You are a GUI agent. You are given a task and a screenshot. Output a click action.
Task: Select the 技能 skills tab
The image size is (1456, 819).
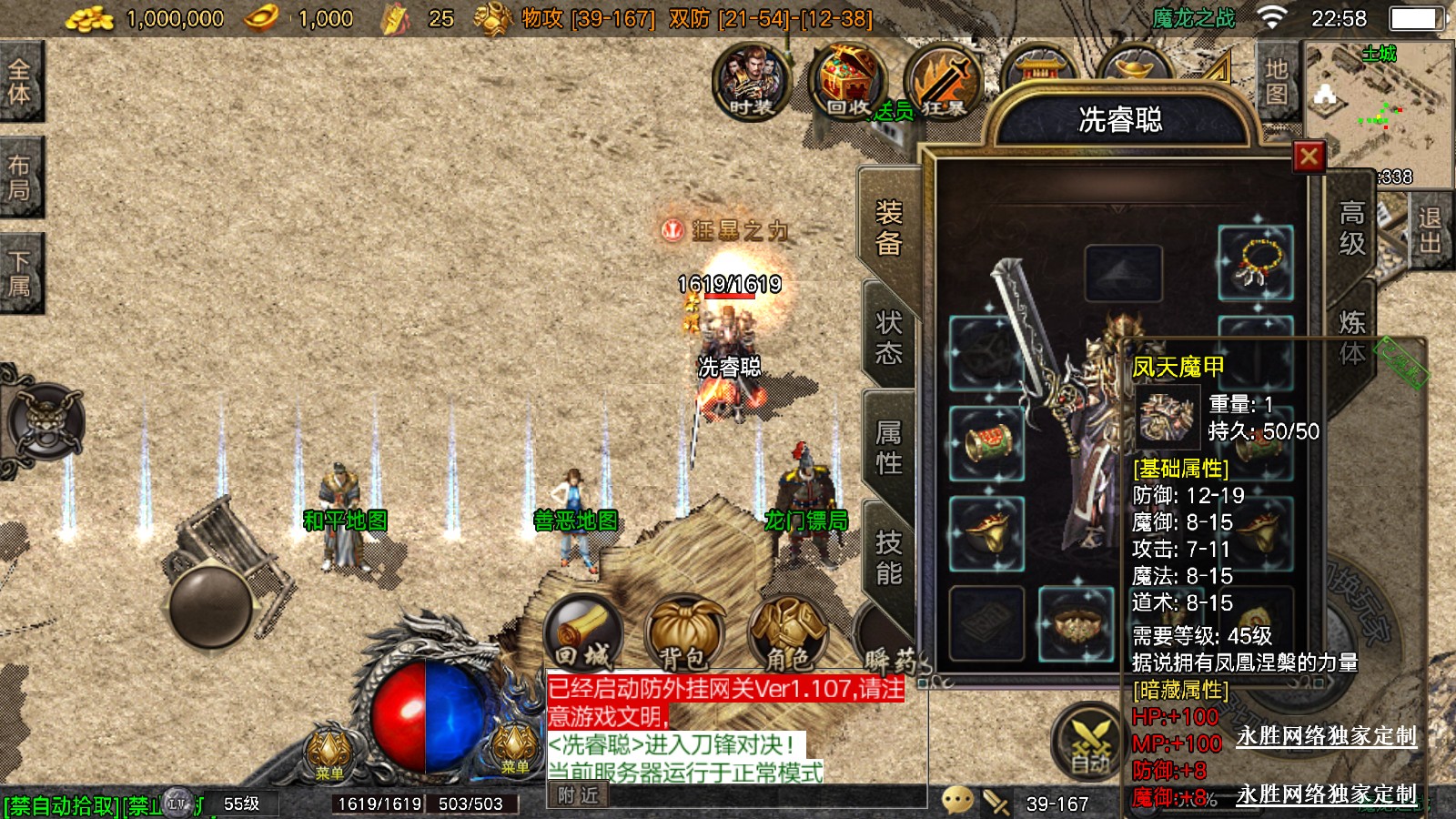point(888,557)
